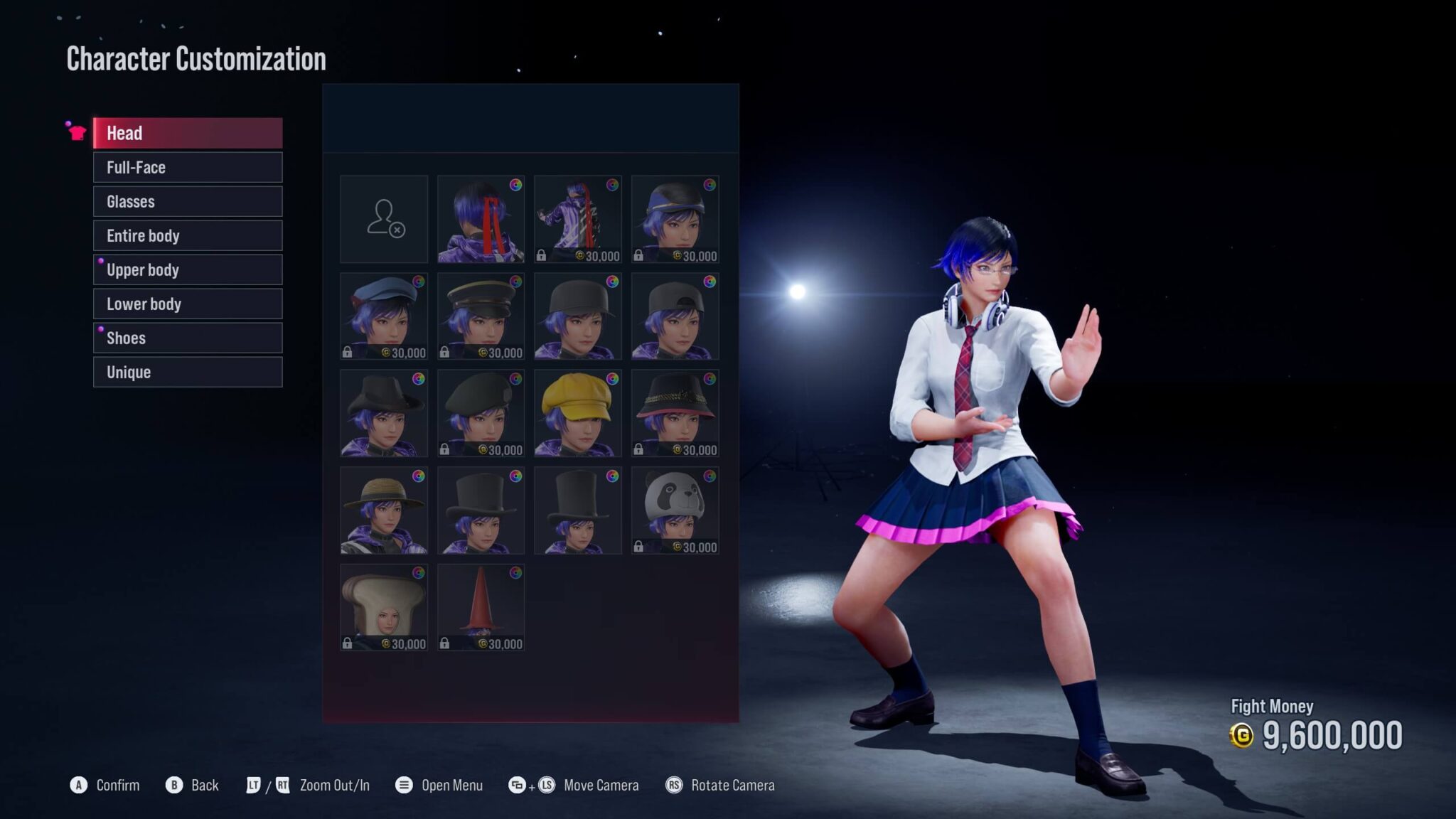Equip the red hair ribbon item
The image size is (1456, 819).
pyautogui.click(x=481, y=219)
